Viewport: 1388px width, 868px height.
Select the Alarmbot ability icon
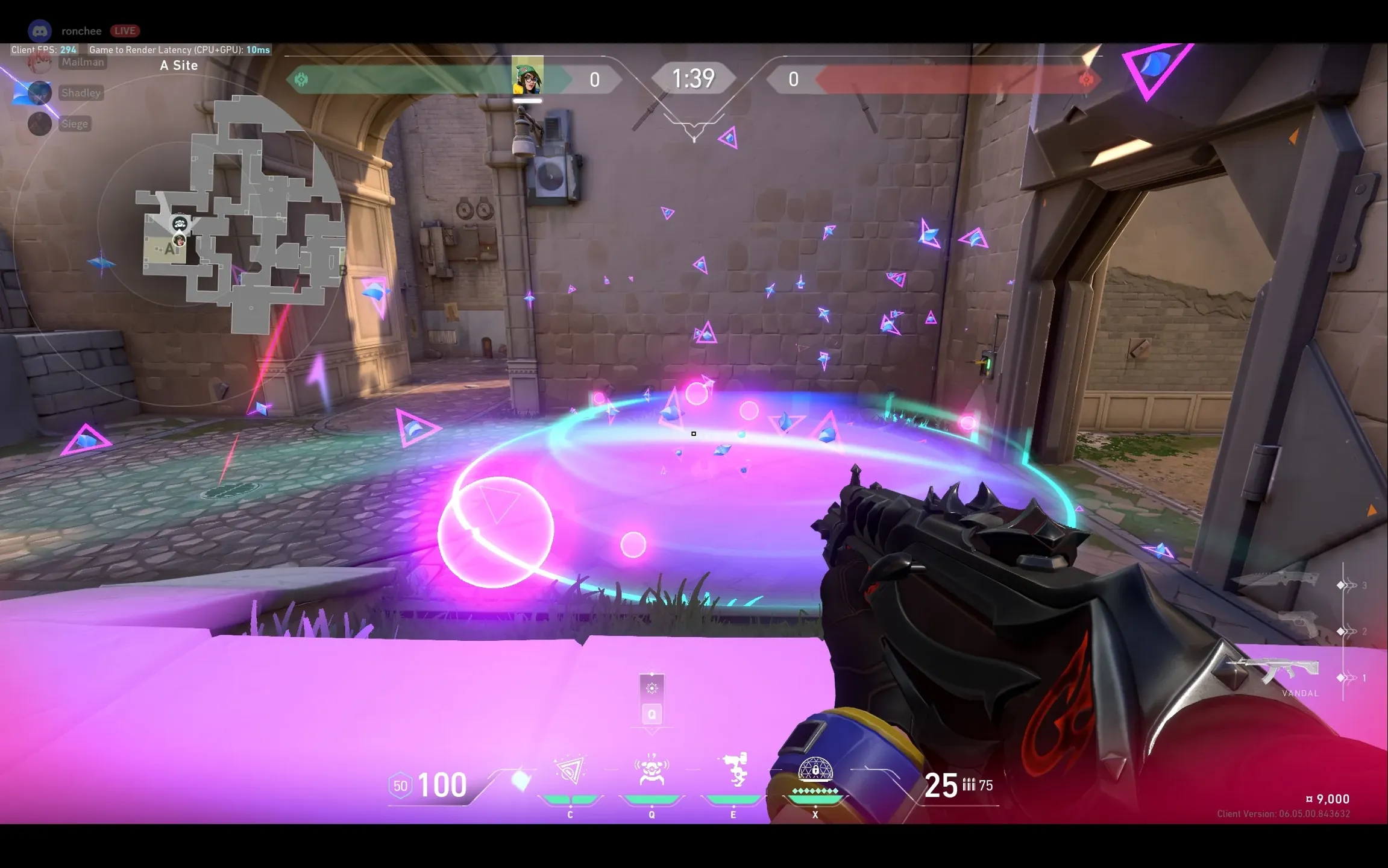click(652, 770)
